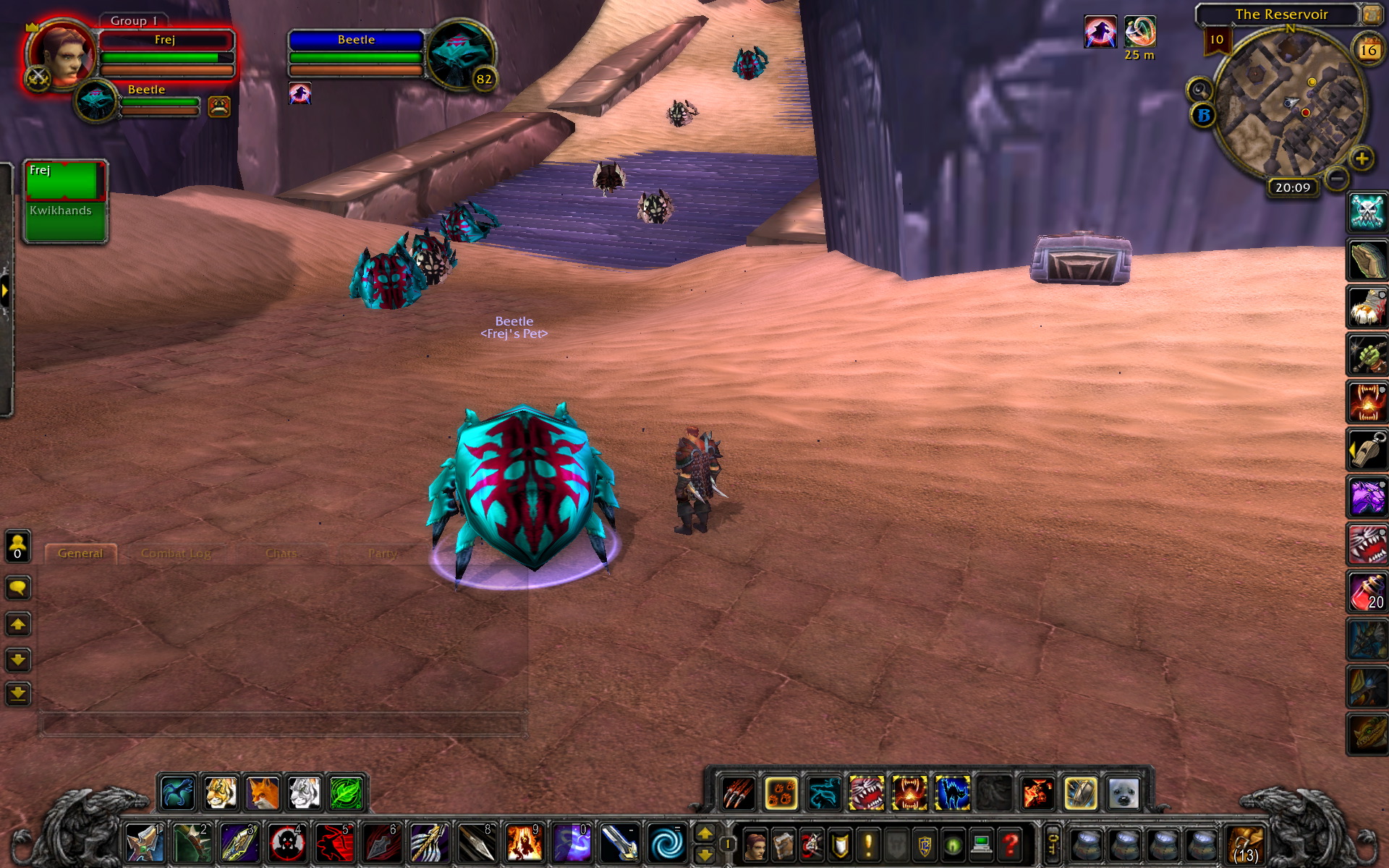Click the black cat ability on the pet bar
The width and height of the screenshot is (1389, 868).
click(952, 793)
